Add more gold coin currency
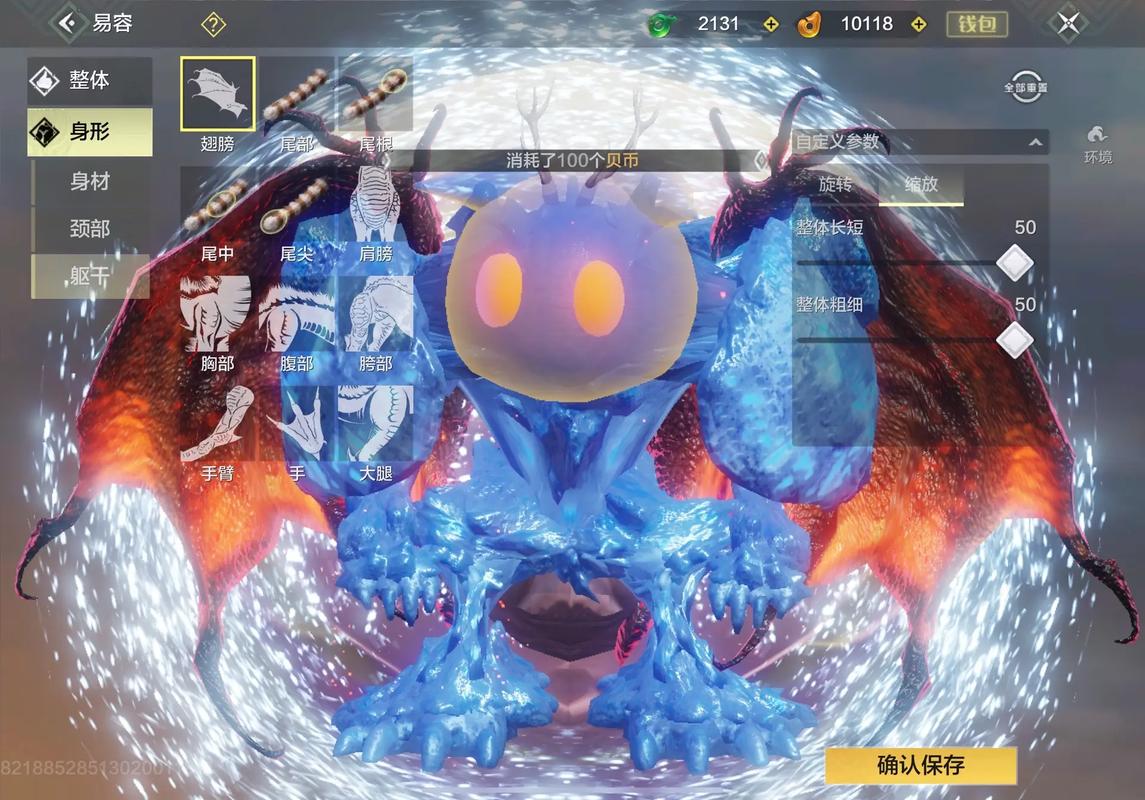1145x800 pixels. point(919,24)
